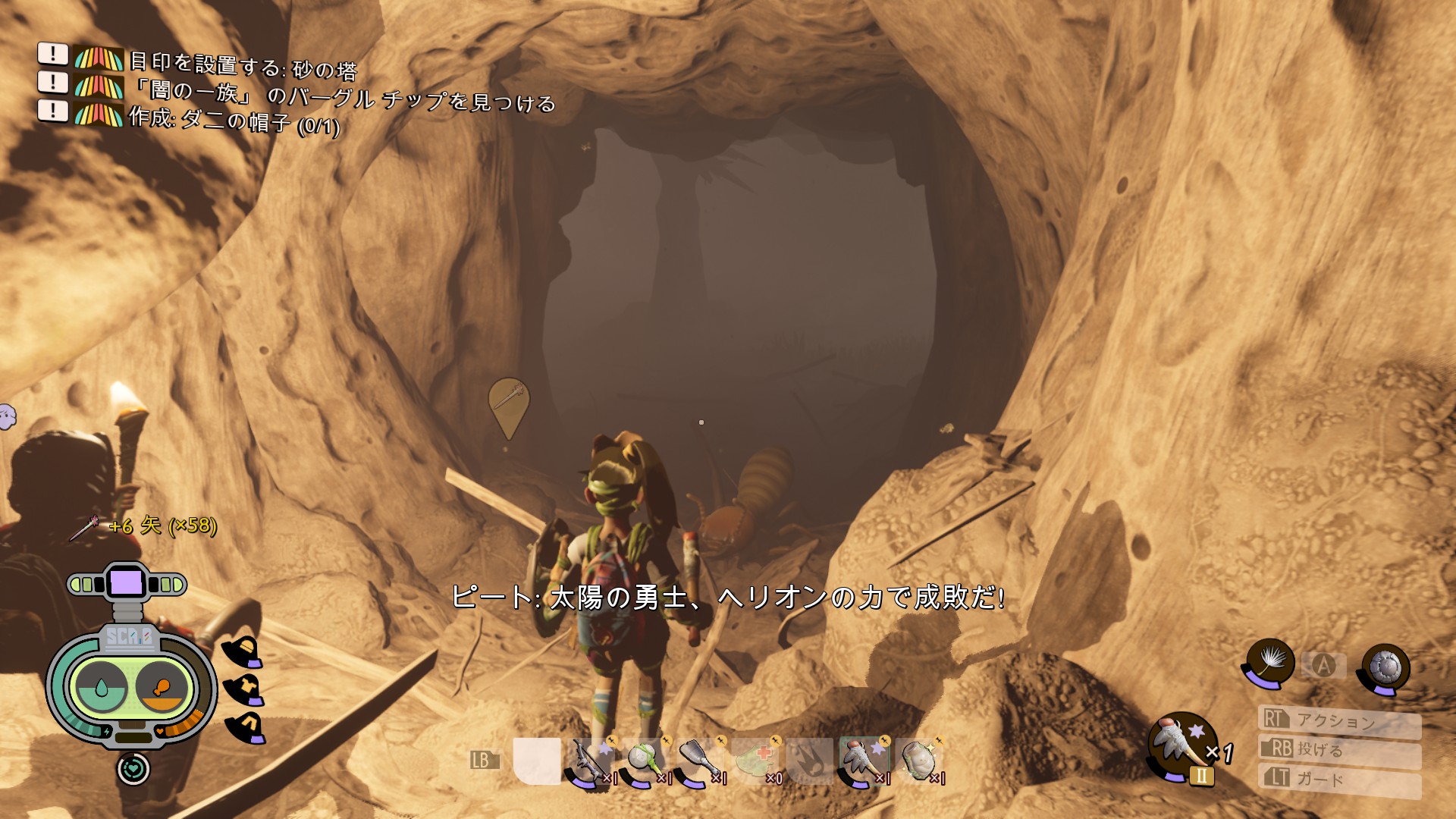Click the leg armor durability icon
Viewport: 1456px width, 819px height.
coord(246,728)
